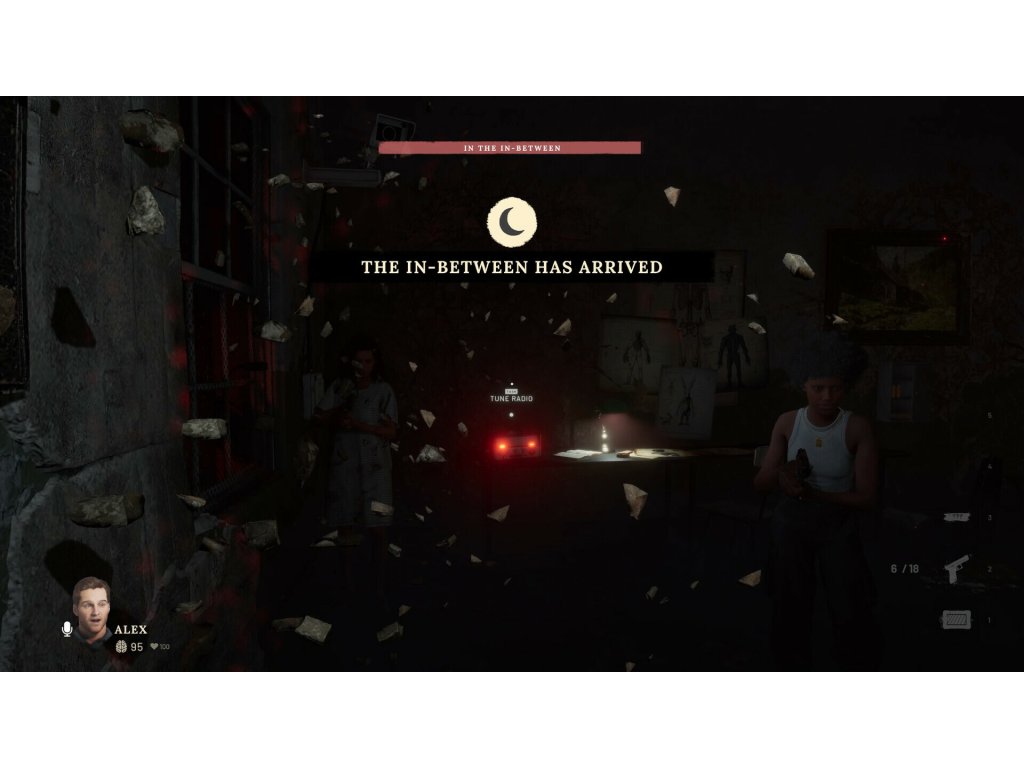Select the bandage item in slot 3

(956, 517)
